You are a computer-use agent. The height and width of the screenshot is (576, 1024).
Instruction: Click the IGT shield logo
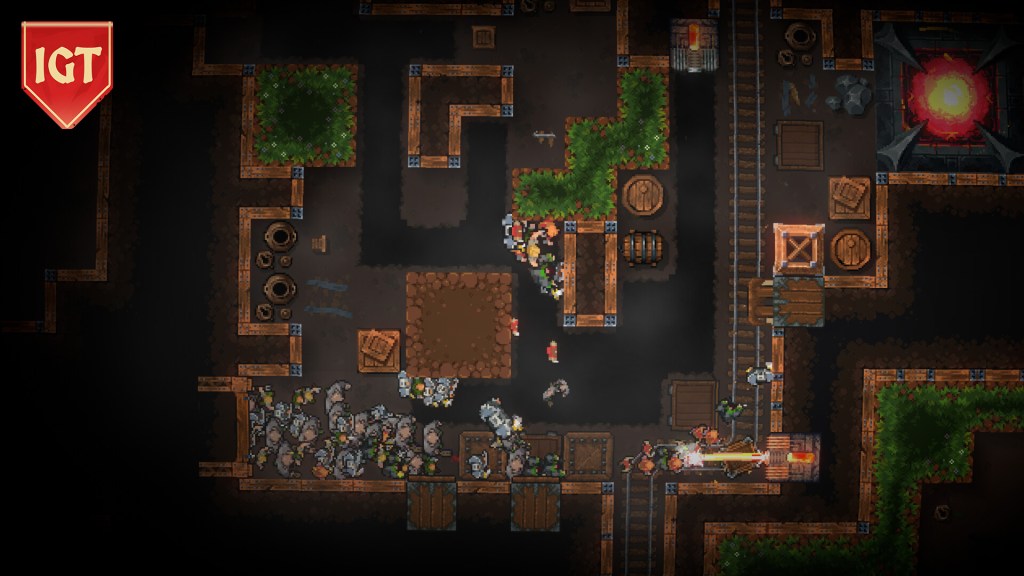[x=67, y=72]
